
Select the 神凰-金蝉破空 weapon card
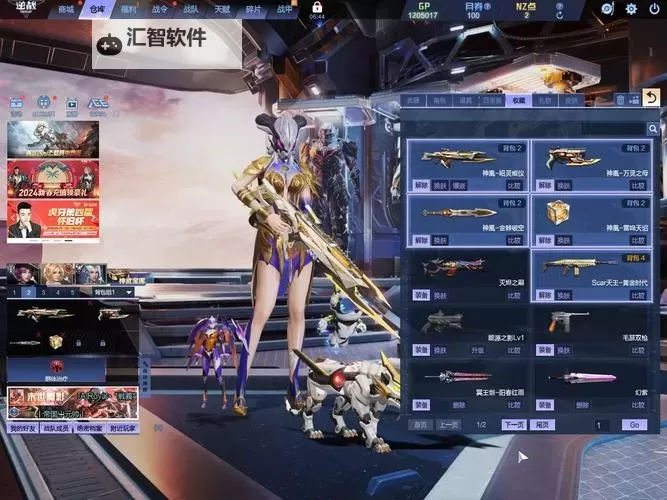[x=466, y=219]
